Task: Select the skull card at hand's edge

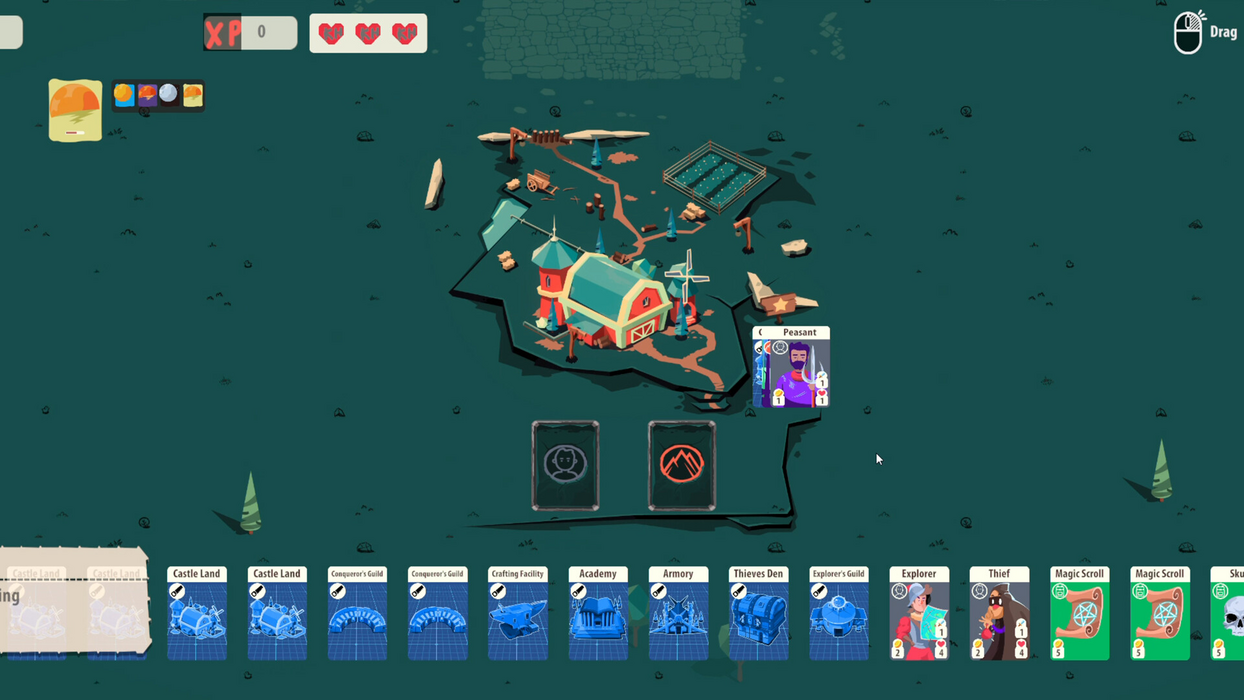Action: coord(1229,613)
